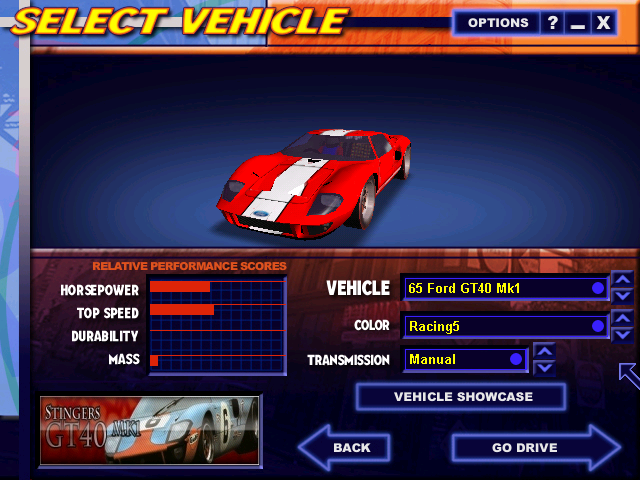Select the previous vehicle with the up arrow
Viewport: 640px width, 480px height.
coord(622,280)
